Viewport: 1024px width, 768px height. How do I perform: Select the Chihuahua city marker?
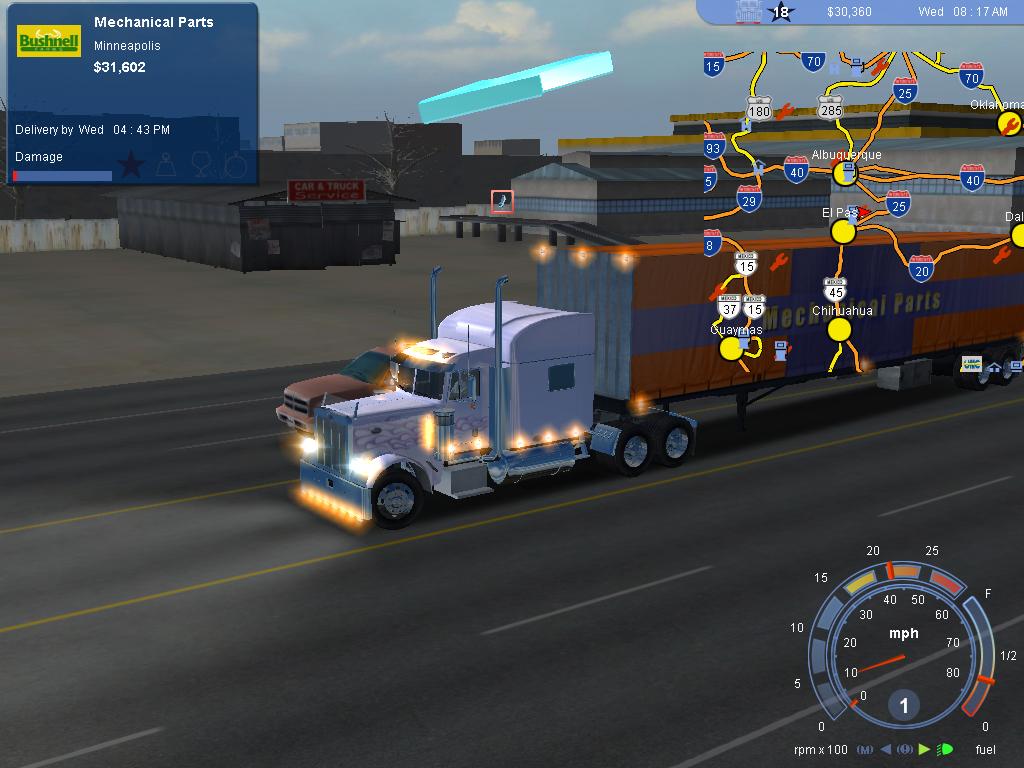[839, 330]
